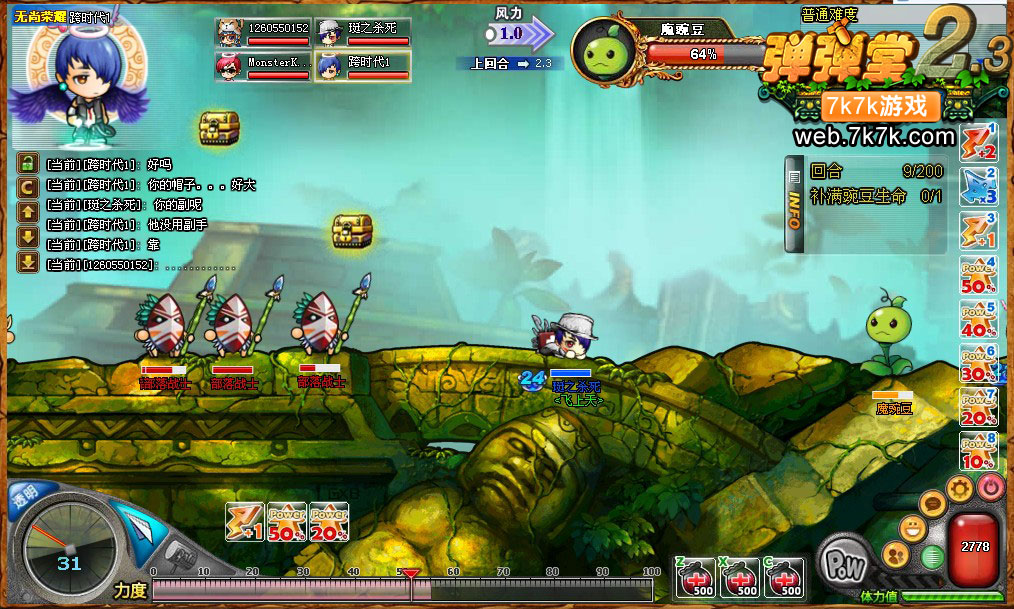Activate the Power 50% item in slot 4

click(979, 277)
